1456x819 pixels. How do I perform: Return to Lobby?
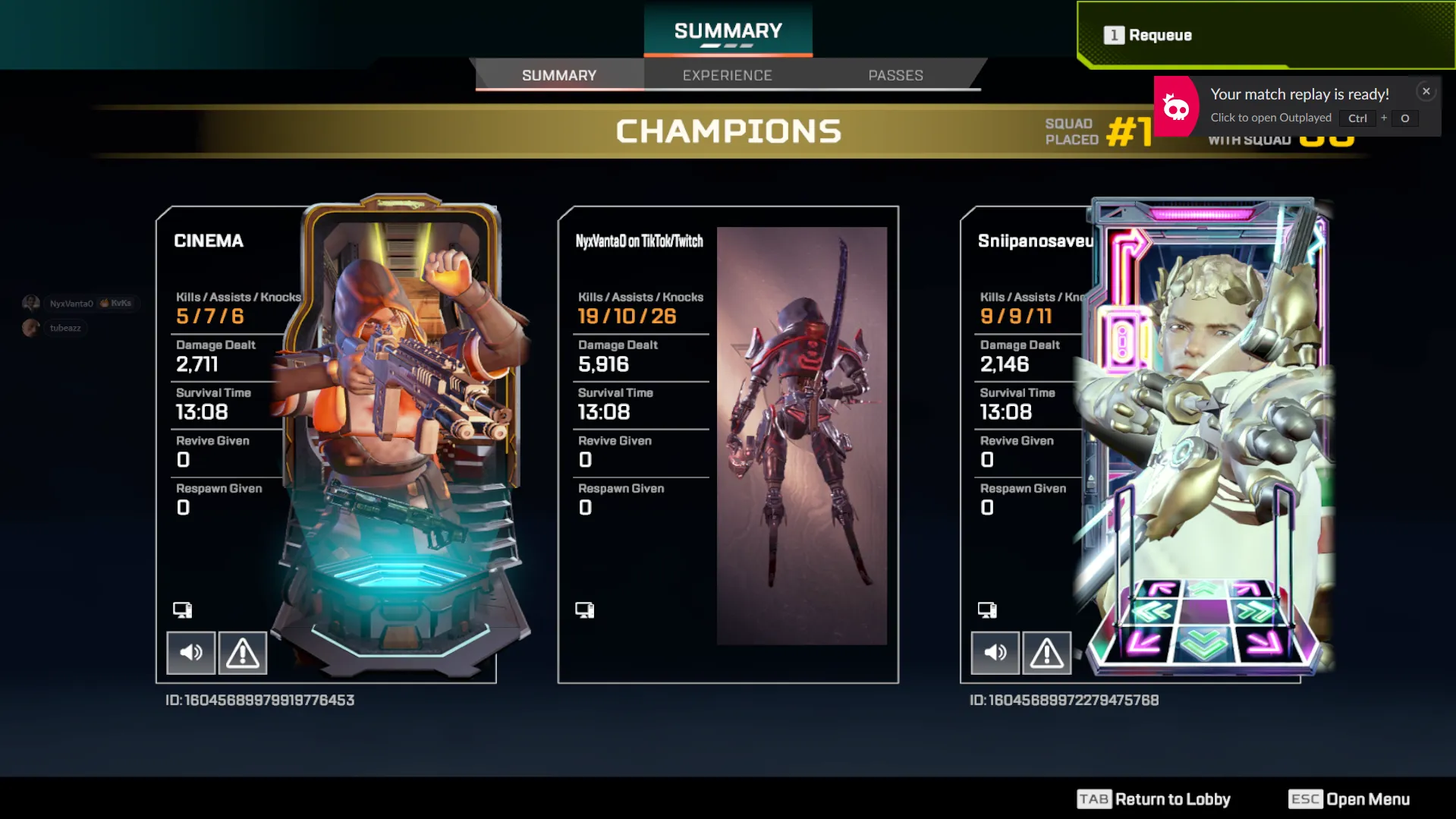[x=1154, y=799]
